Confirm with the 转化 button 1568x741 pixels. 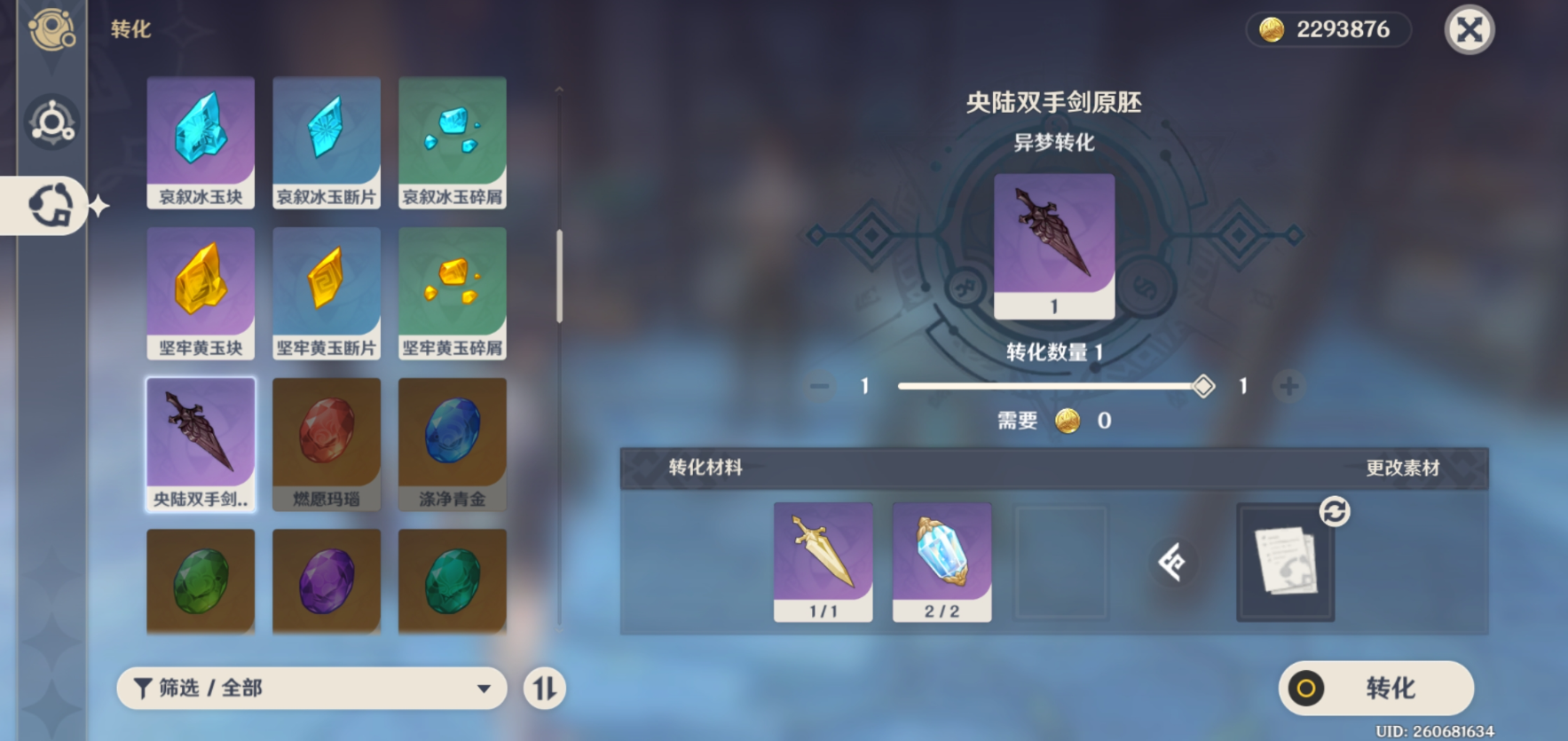[x=1375, y=688]
